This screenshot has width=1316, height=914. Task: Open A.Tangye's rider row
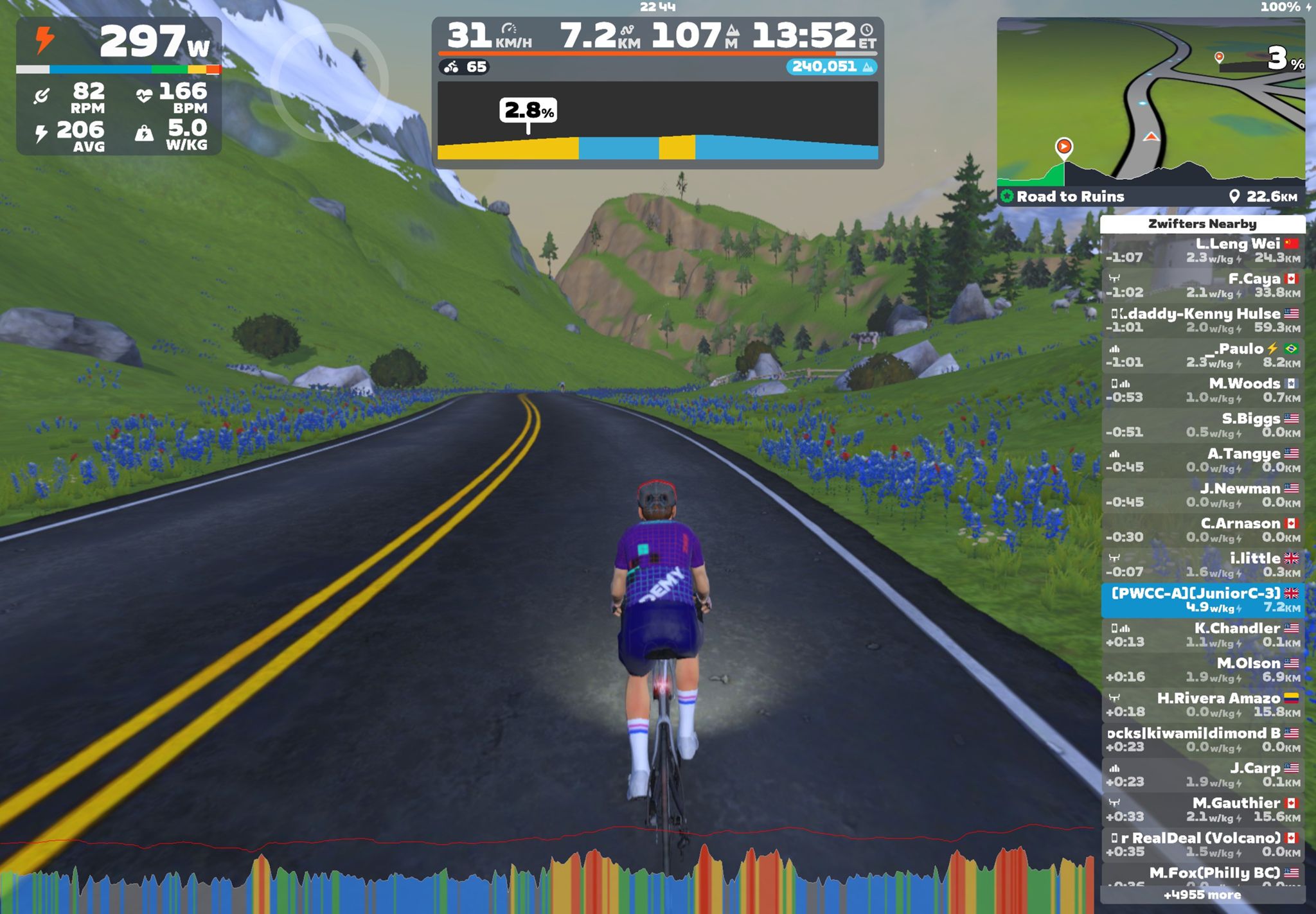pyautogui.click(x=1203, y=461)
